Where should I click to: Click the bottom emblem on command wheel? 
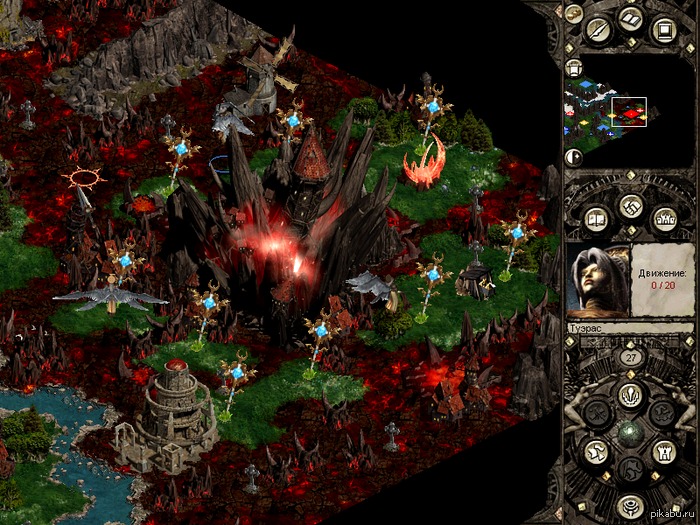click(x=630, y=505)
